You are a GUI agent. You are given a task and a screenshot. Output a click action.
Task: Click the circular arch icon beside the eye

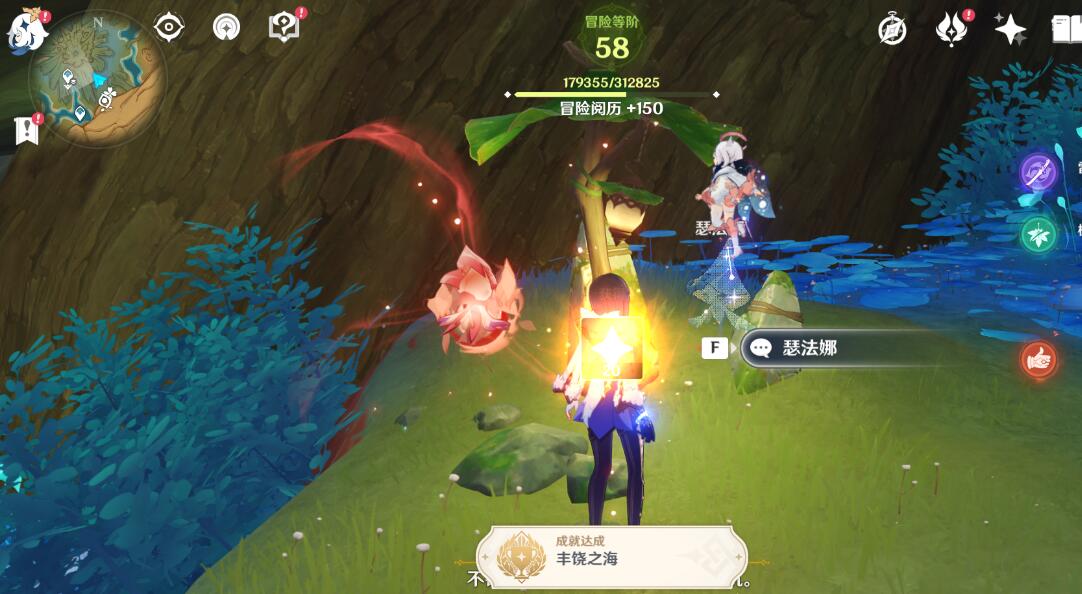[227, 27]
